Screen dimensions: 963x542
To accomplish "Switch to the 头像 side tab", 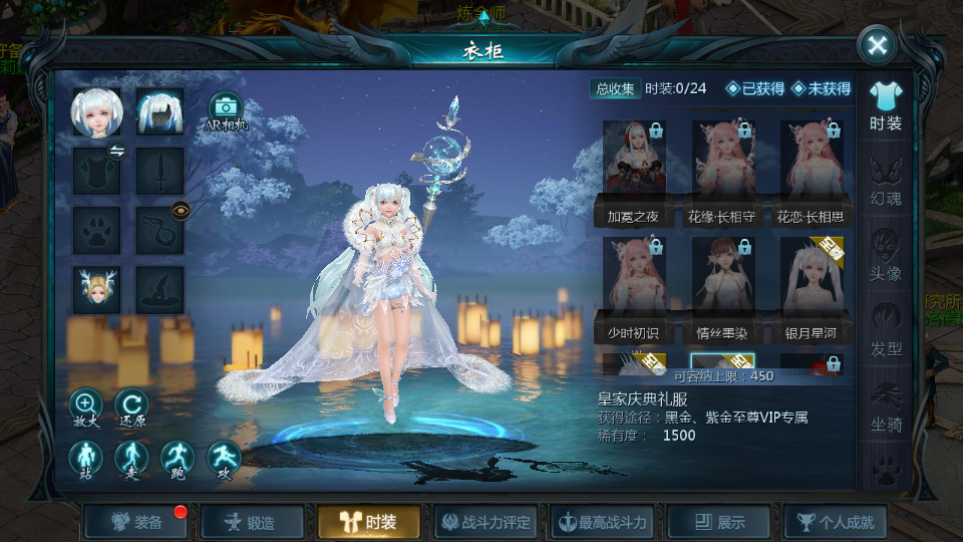I will tap(885, 255).
